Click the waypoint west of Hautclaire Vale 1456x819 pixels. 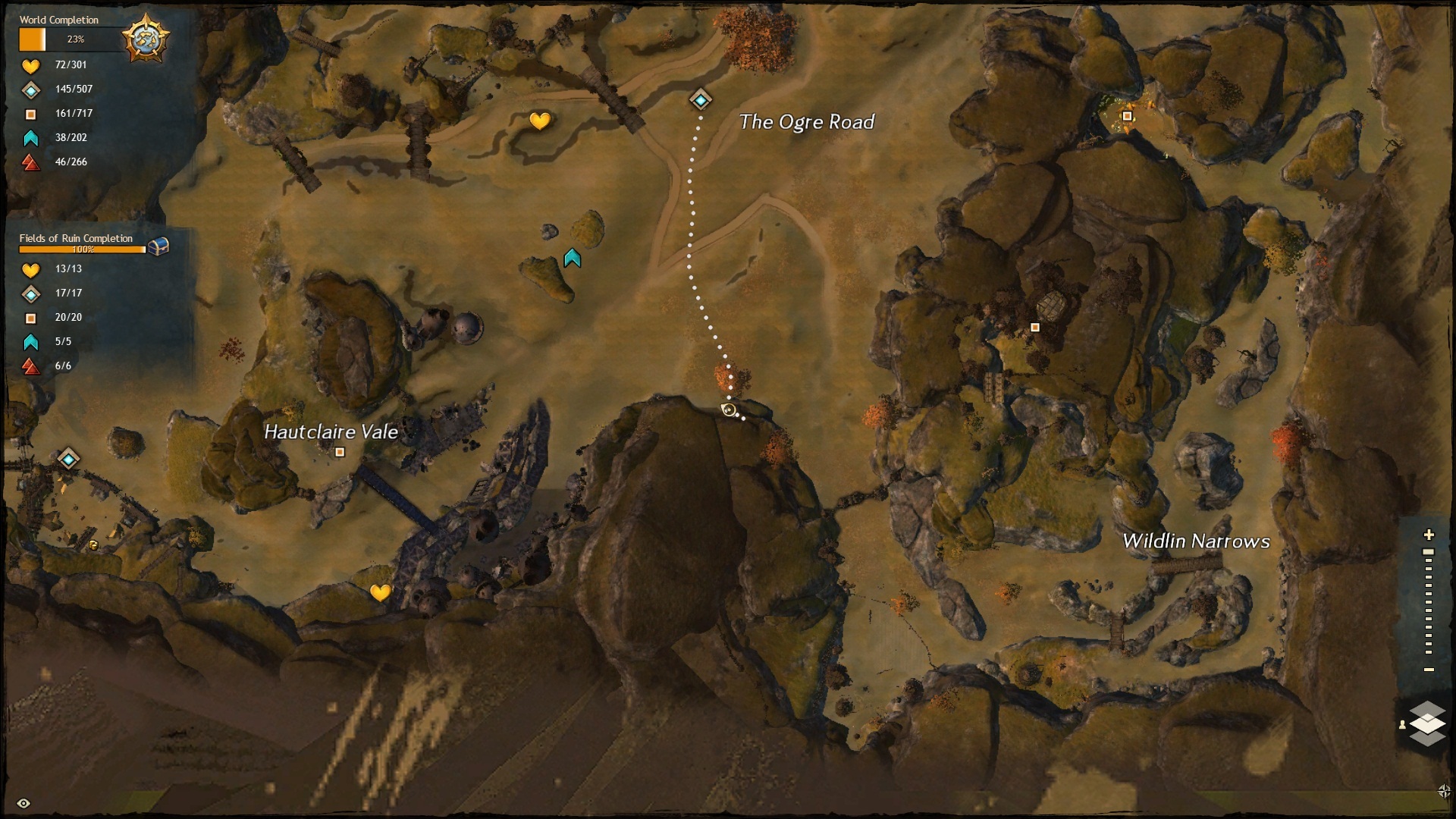coord(69,459)
